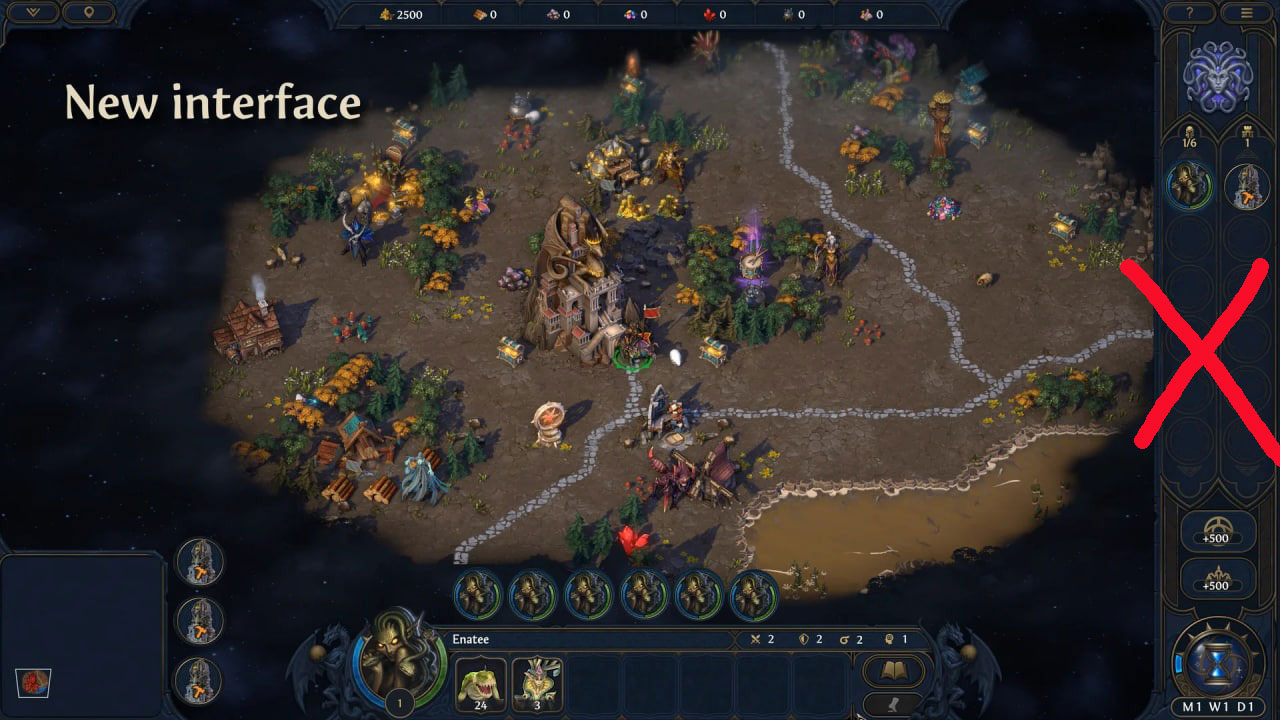Open the hamburger main menu
This screenshot has width=1280, height=720.
pos(1246,13)
